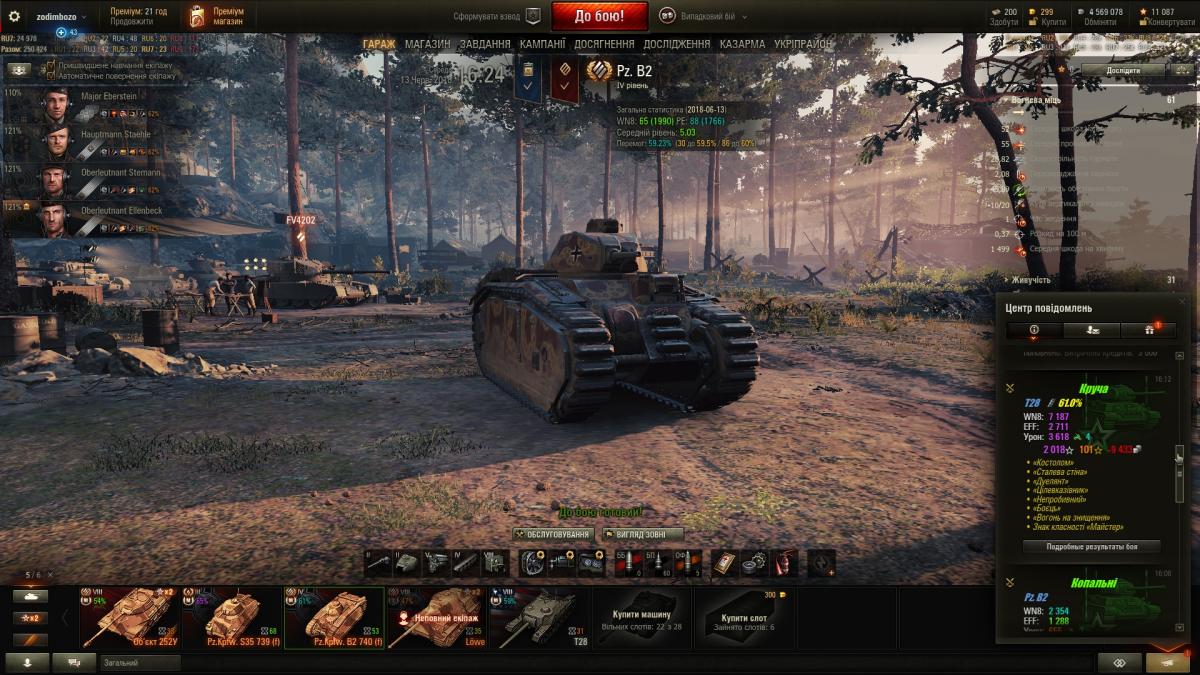Open the ОБСЛУГОВУВАННЯ service window
Screen dimensions: 1200x675
coord(553,535)
